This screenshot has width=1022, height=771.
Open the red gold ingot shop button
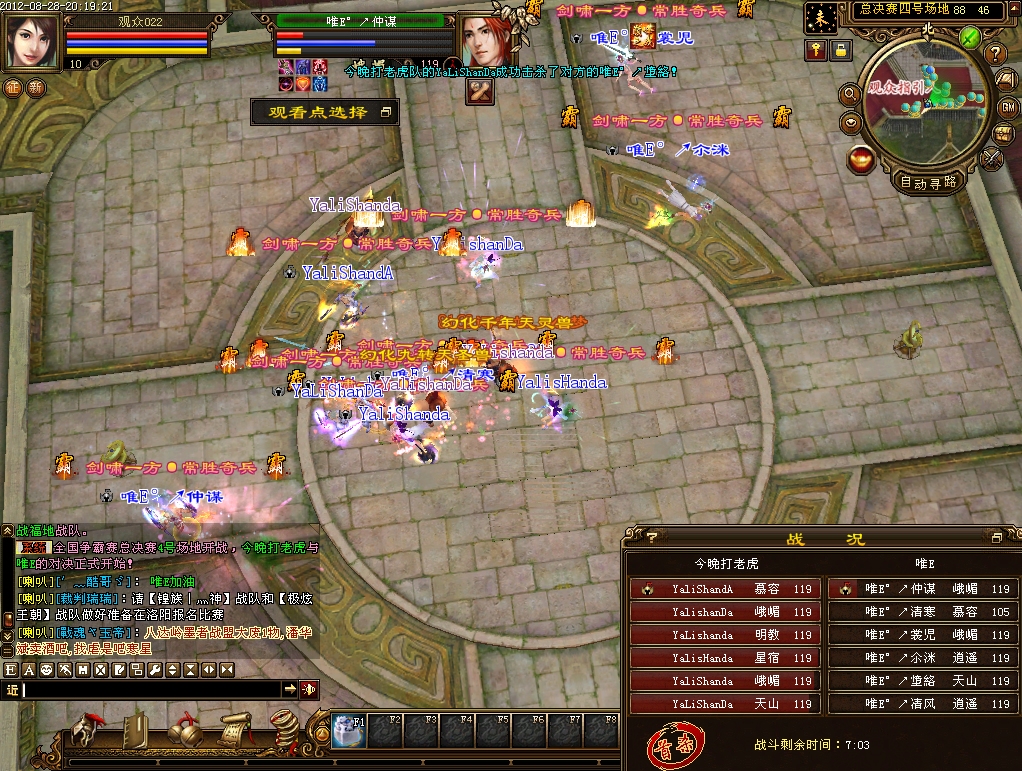[x=860, y=158]
